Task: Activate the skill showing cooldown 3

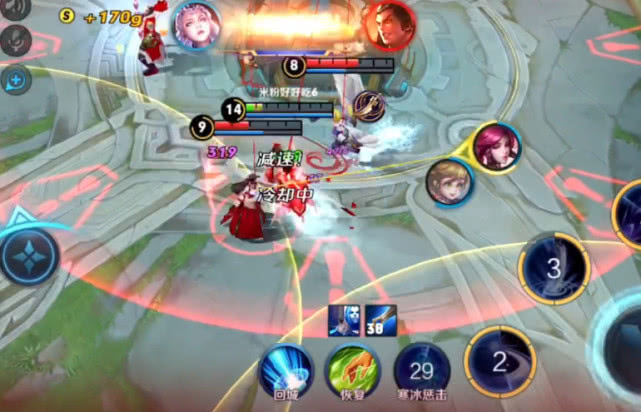Action: (x=553, y=268)
